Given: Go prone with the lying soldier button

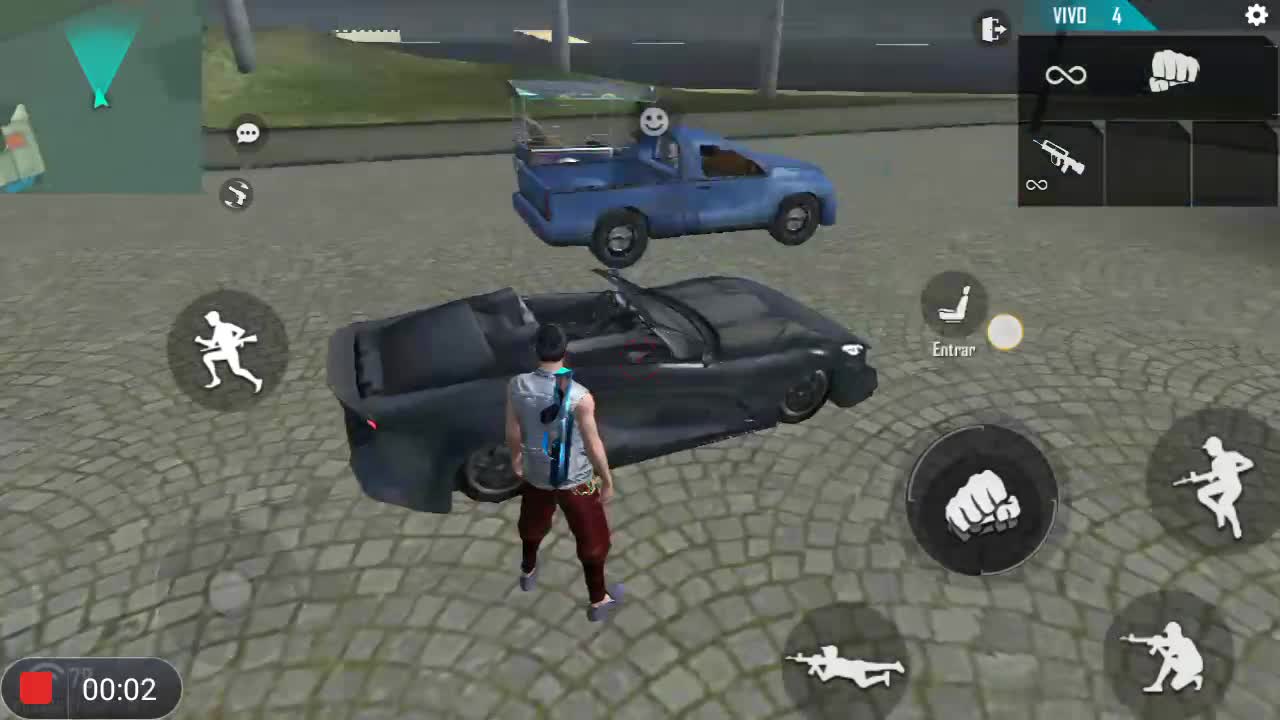Looking at the screenshot, I should (845, 663).
